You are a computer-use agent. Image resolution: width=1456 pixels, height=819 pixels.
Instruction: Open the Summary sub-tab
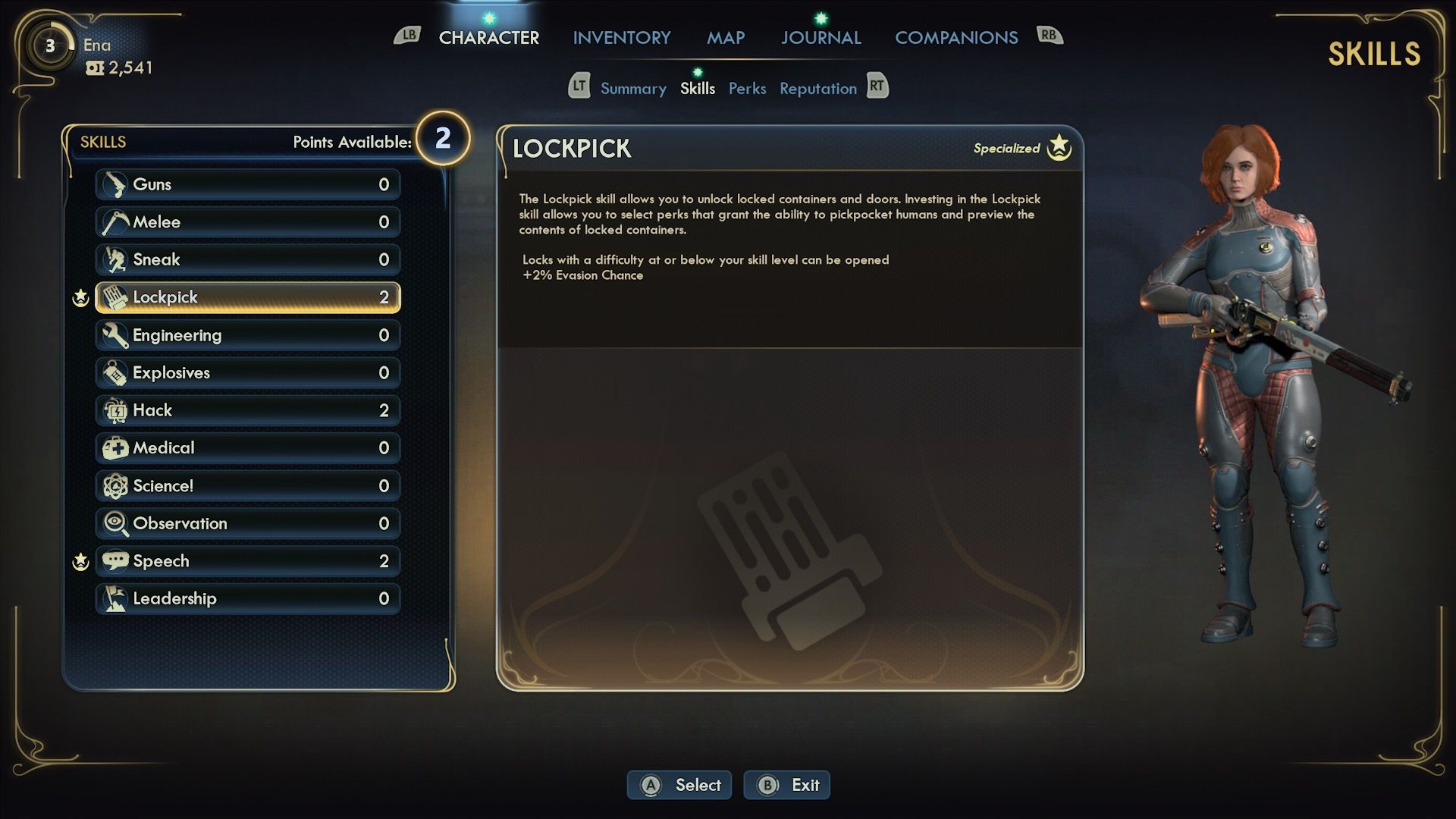[633, 88]
